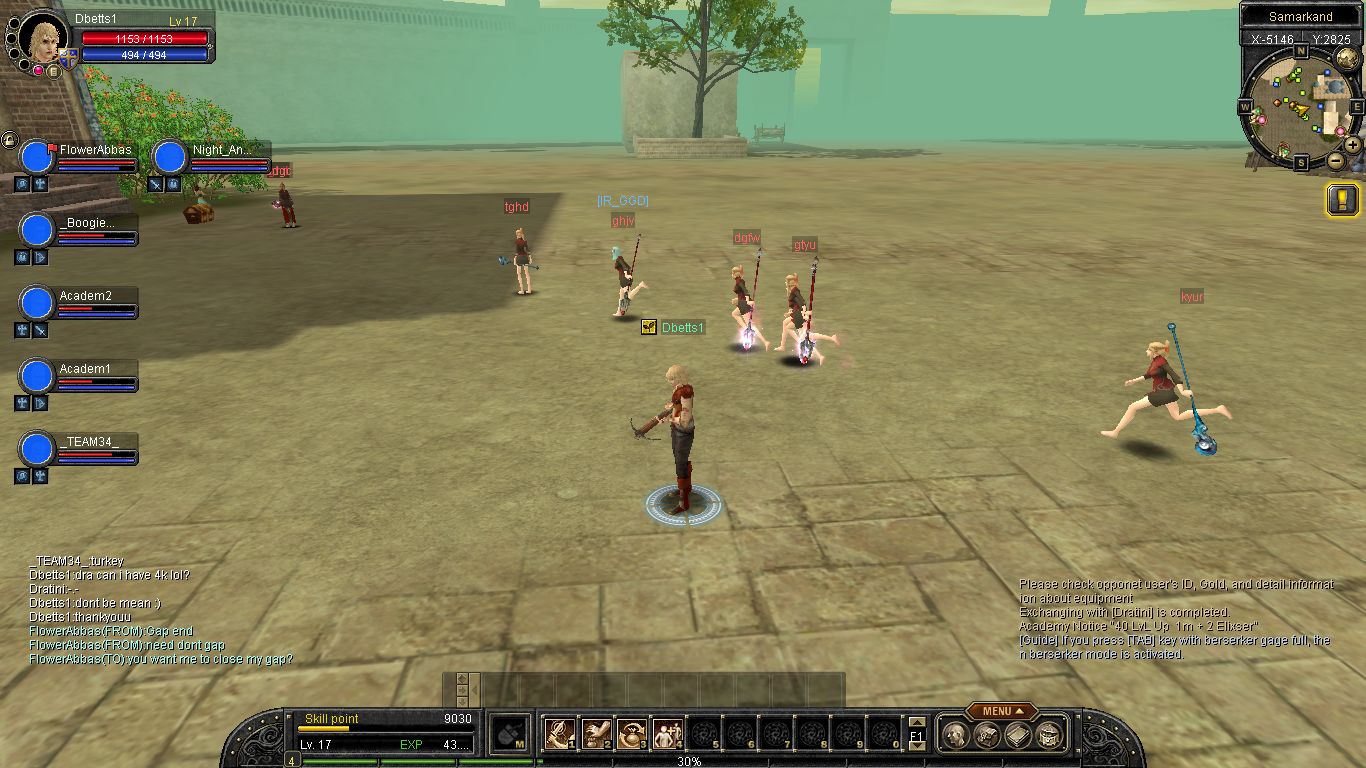This screenshot has height=768, width=1366.
Task: Select party member _TEAM34_
Action: coord(37,449)
